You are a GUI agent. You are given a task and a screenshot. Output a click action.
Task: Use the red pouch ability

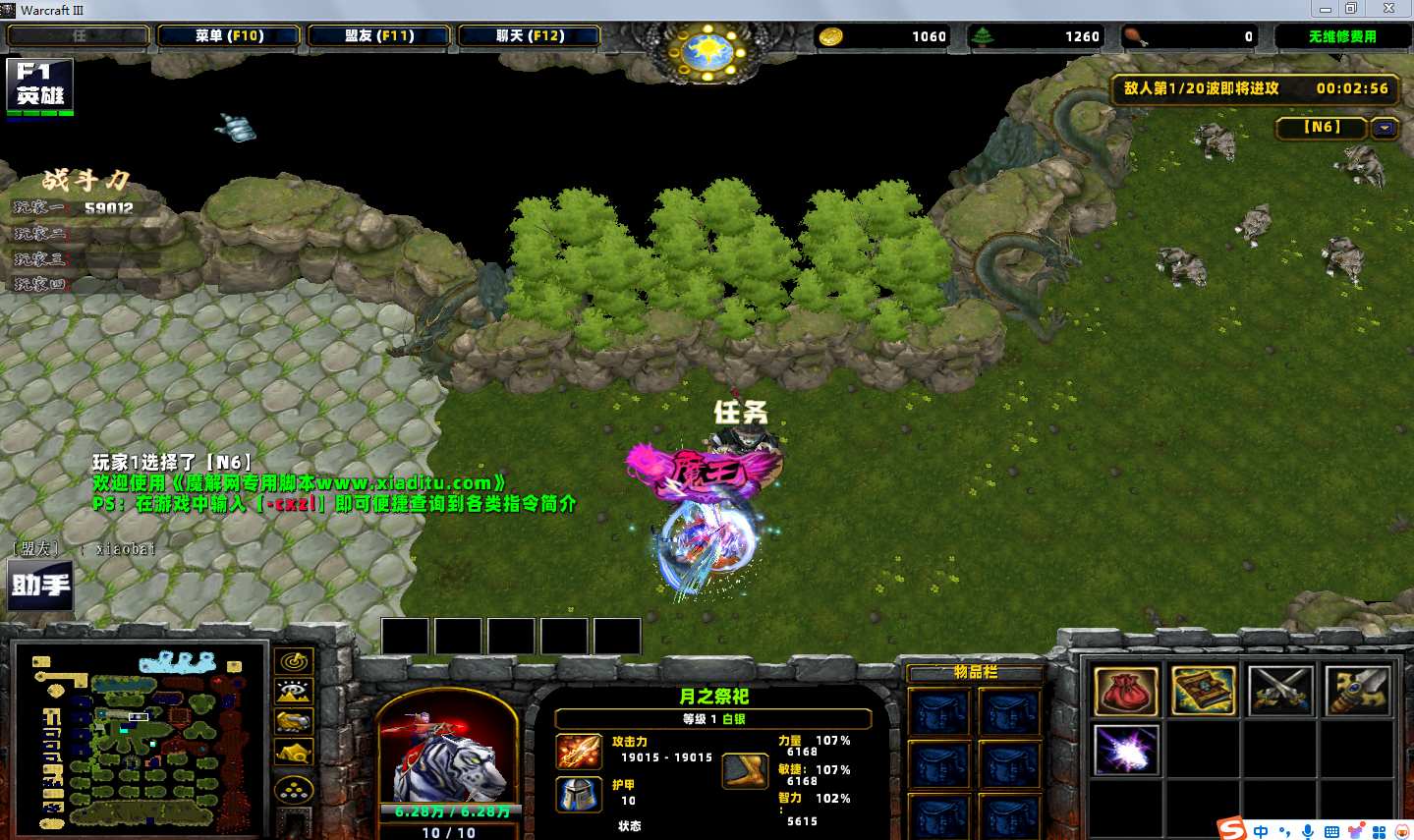click(1125, 690)
